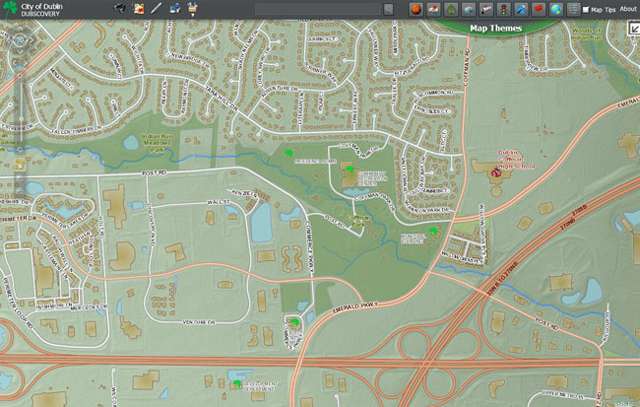Select the pencil drawing tool
Screen dimensions: 640x407
click(156, 8)
